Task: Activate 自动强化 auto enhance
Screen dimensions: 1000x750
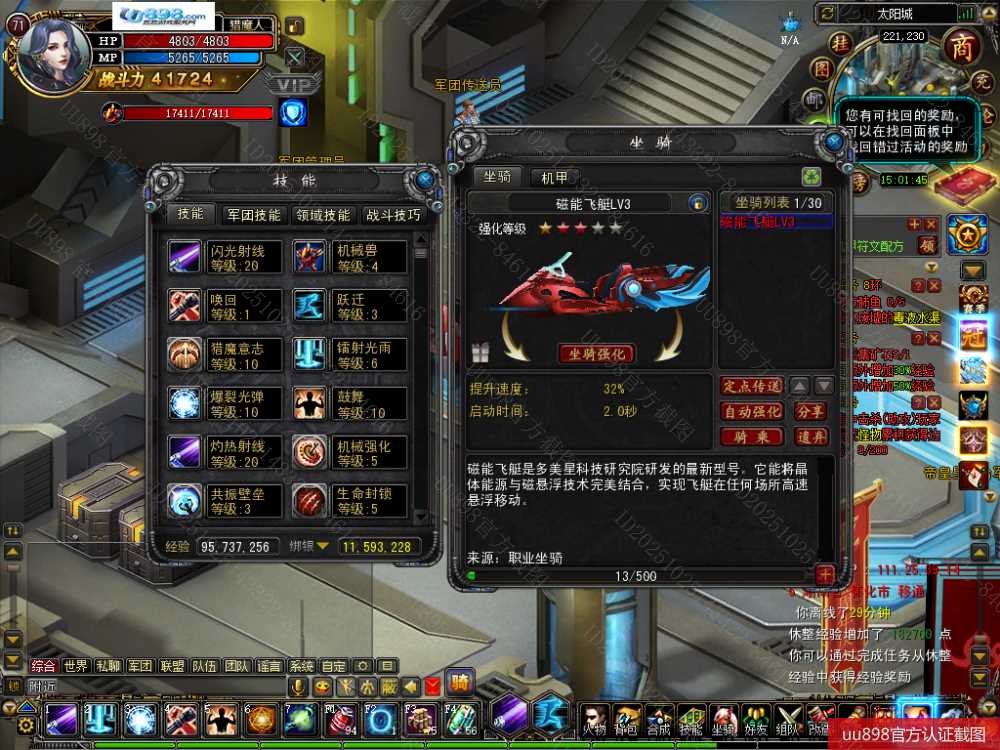Action: click(751, 411)
